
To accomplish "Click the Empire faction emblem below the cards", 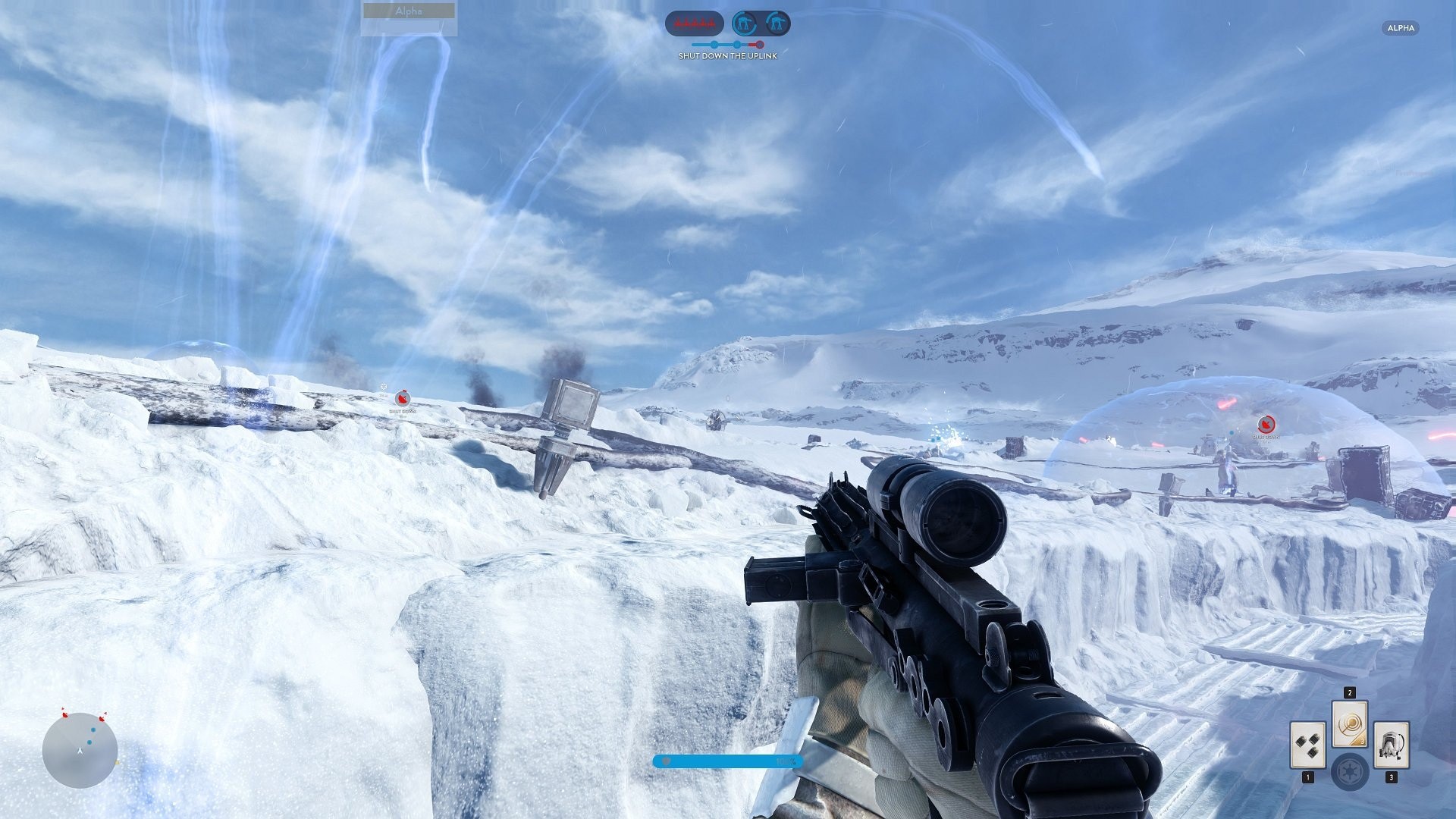I will point(1351,772).
